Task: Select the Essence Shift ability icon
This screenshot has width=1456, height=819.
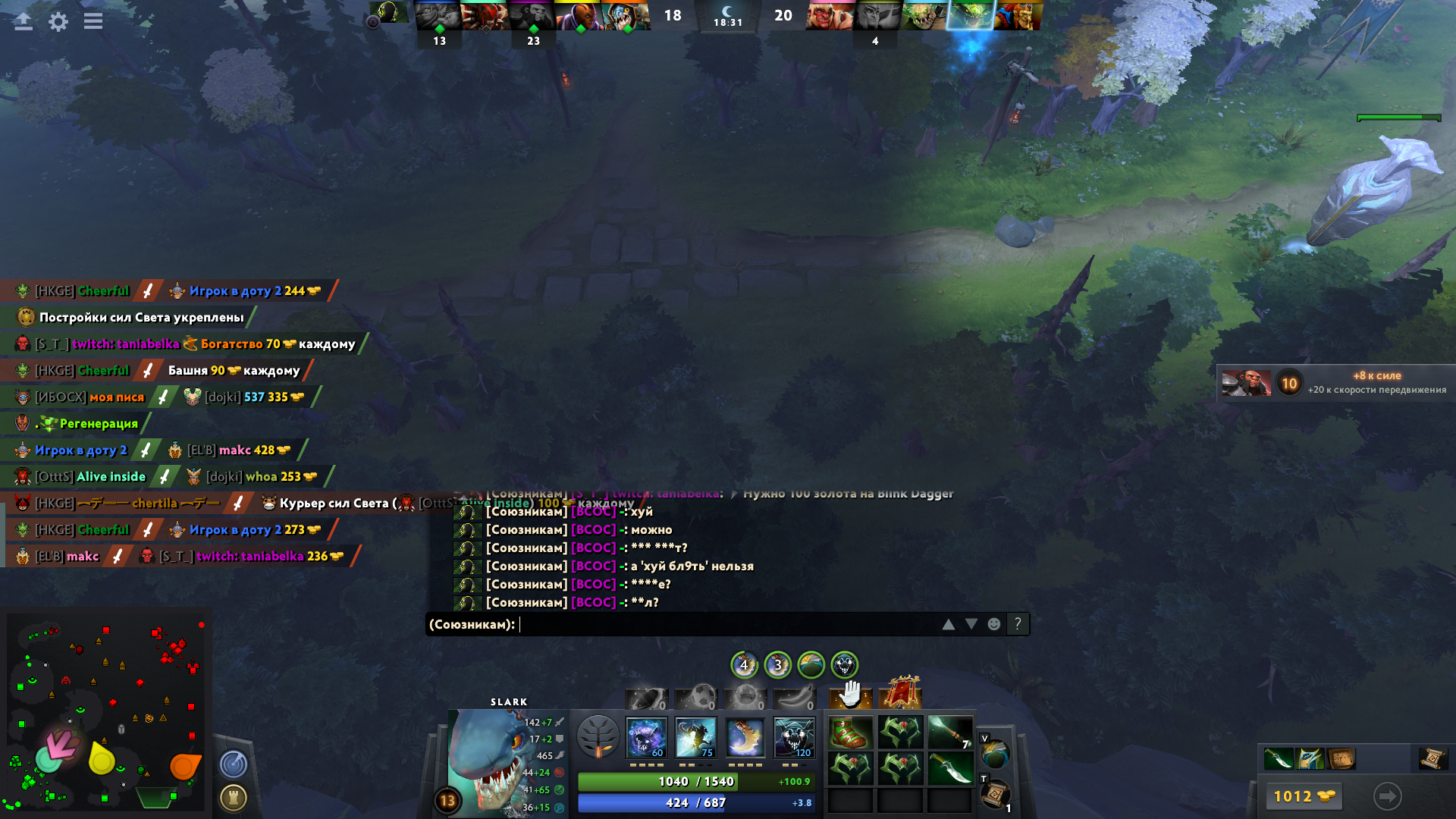Action: tap(745, 737)
